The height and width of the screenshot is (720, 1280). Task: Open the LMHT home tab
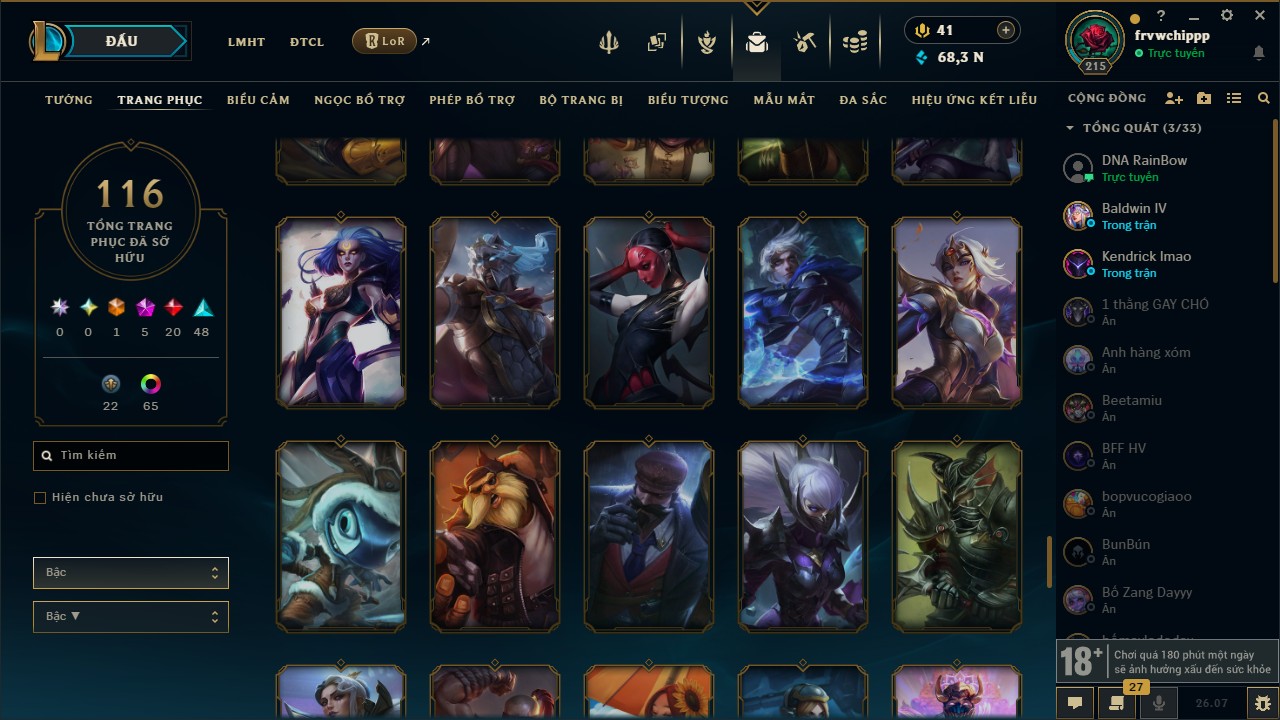pos(246,42)
